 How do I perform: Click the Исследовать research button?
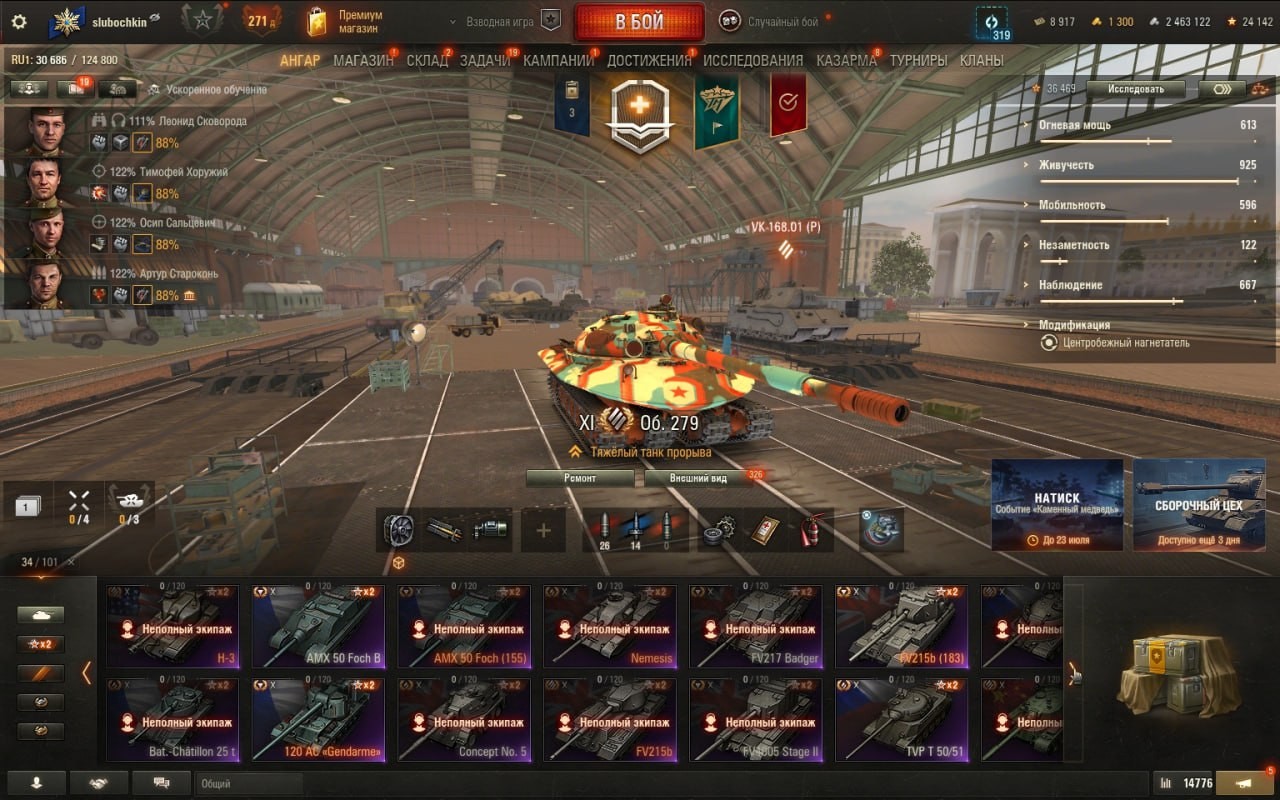[1135, 88]
